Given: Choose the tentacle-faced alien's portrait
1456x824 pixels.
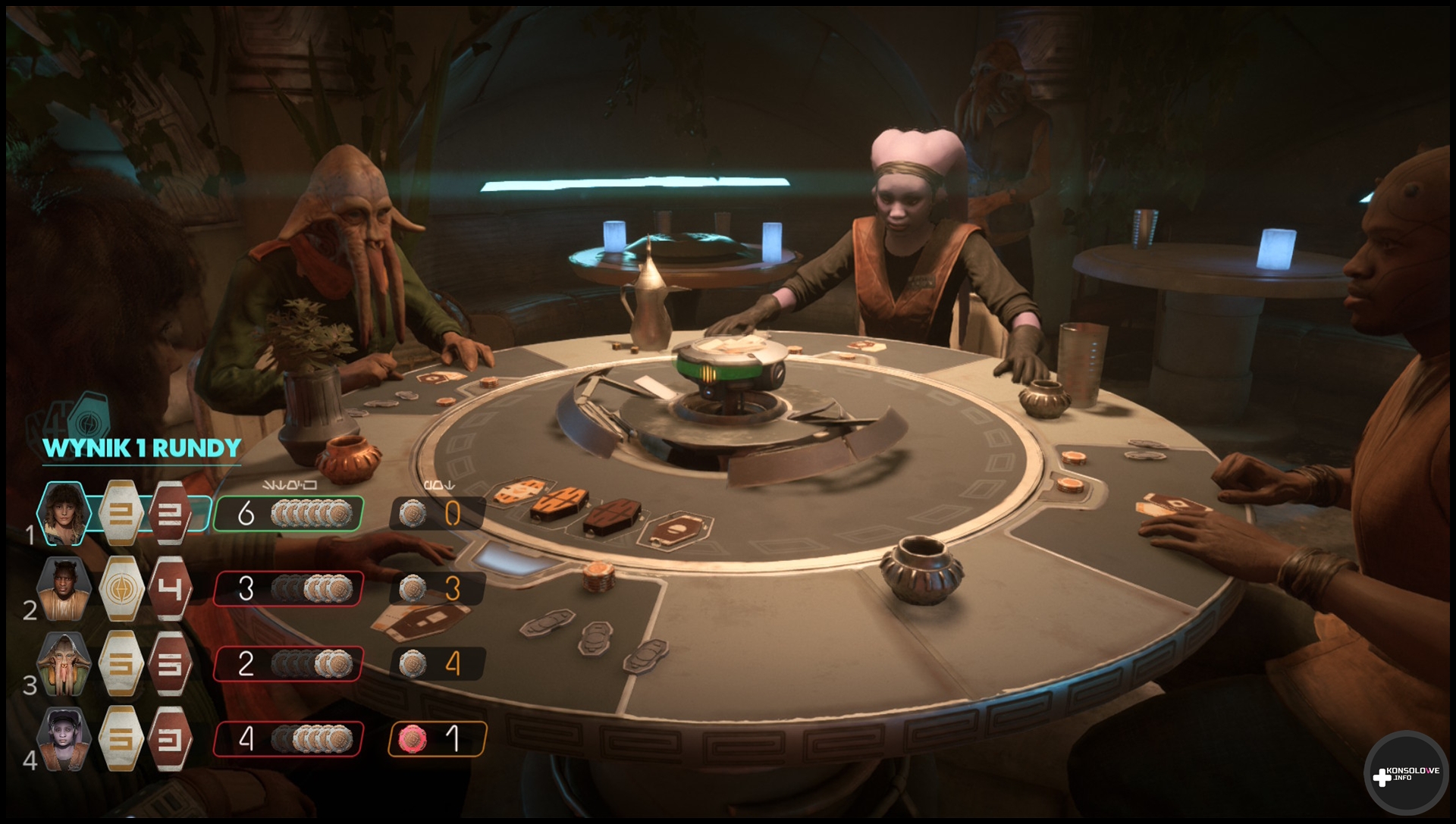Looking at the screenshot, I should (x=64, y=664).
